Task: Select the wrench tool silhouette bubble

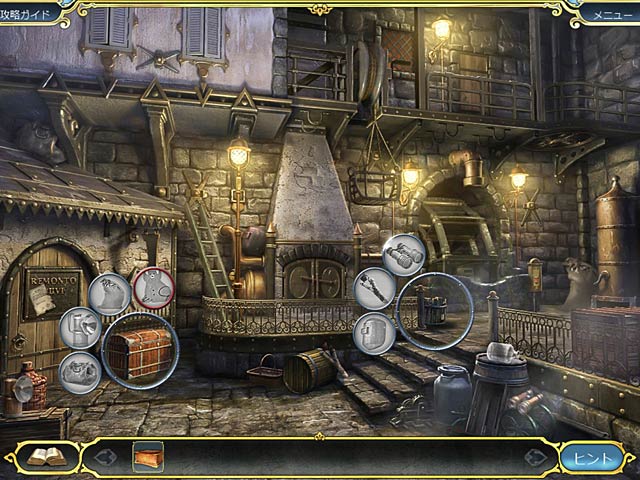Action: 374,289
